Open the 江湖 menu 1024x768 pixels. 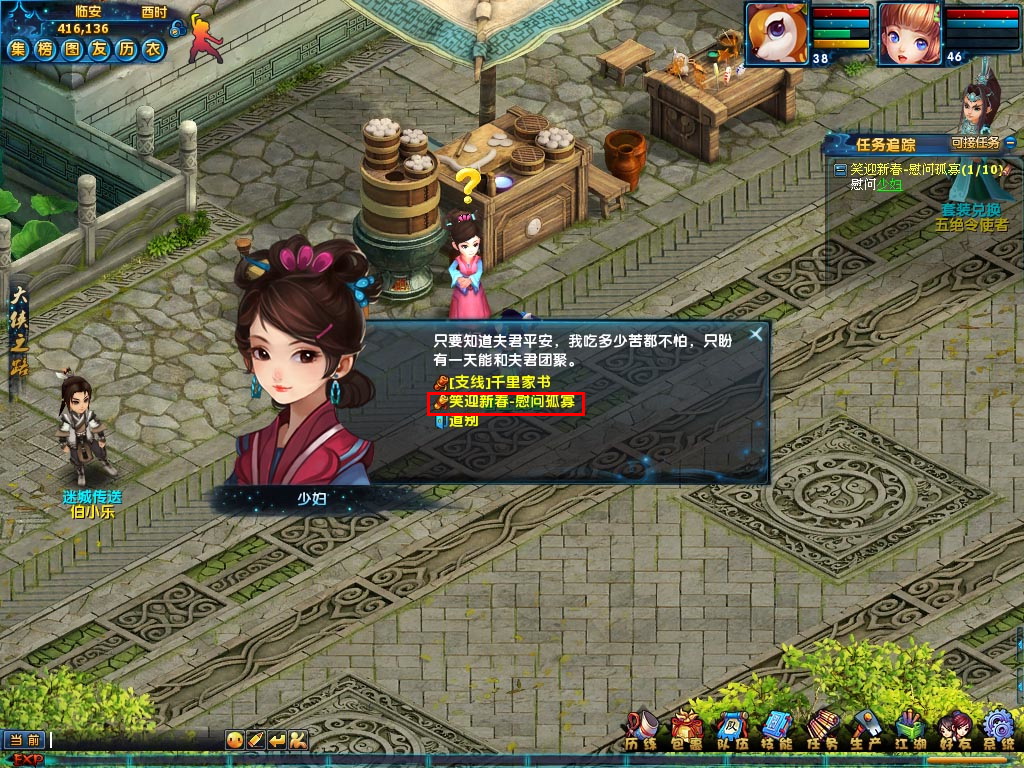[x=910, y=730]
